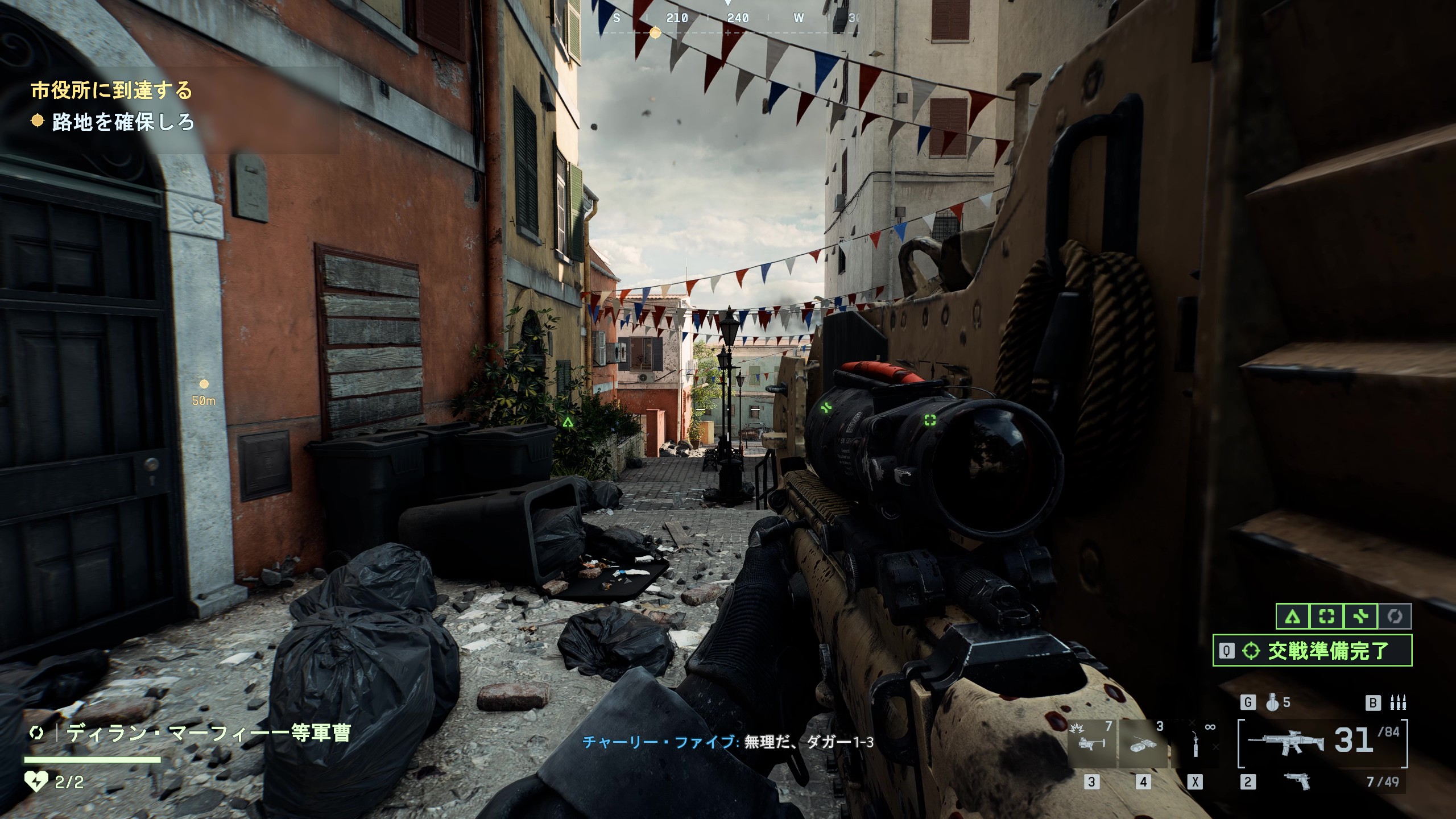This screenshot has height=819, width=1456.
Task: Activate the 交戦準備完了 squad command
Action: 1312,651
